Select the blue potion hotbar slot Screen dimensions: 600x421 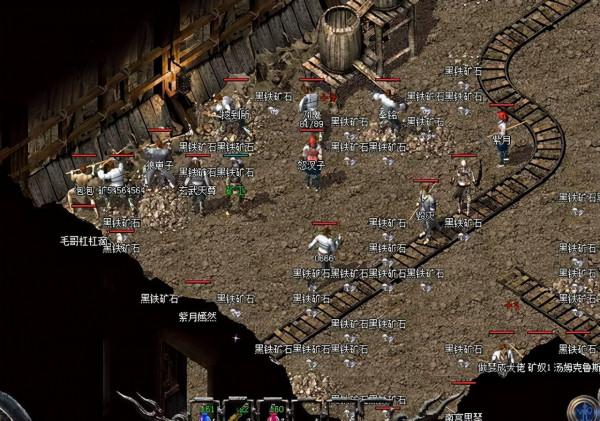(x=207, y=412)
